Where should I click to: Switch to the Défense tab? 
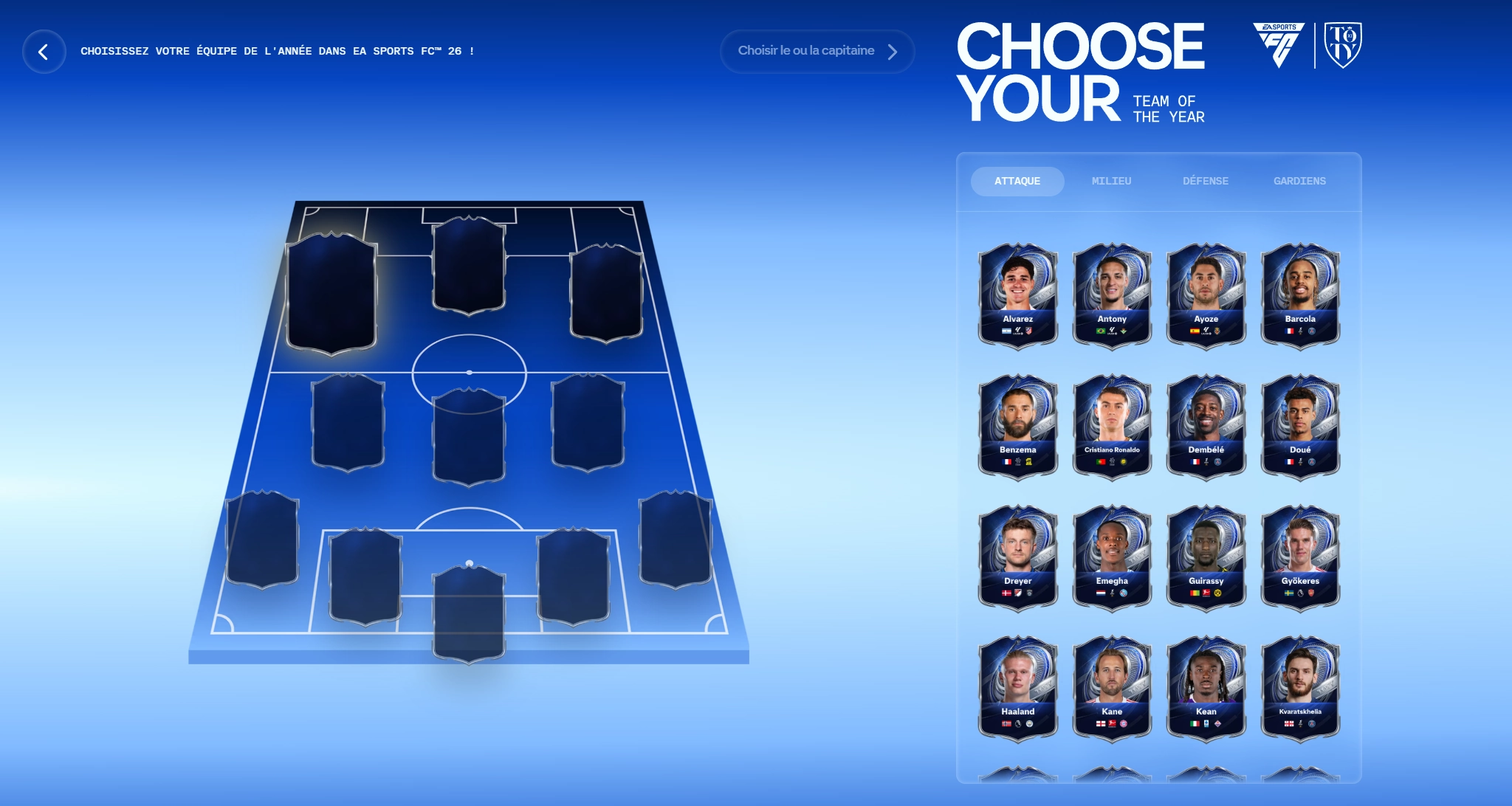(1206, 181)
